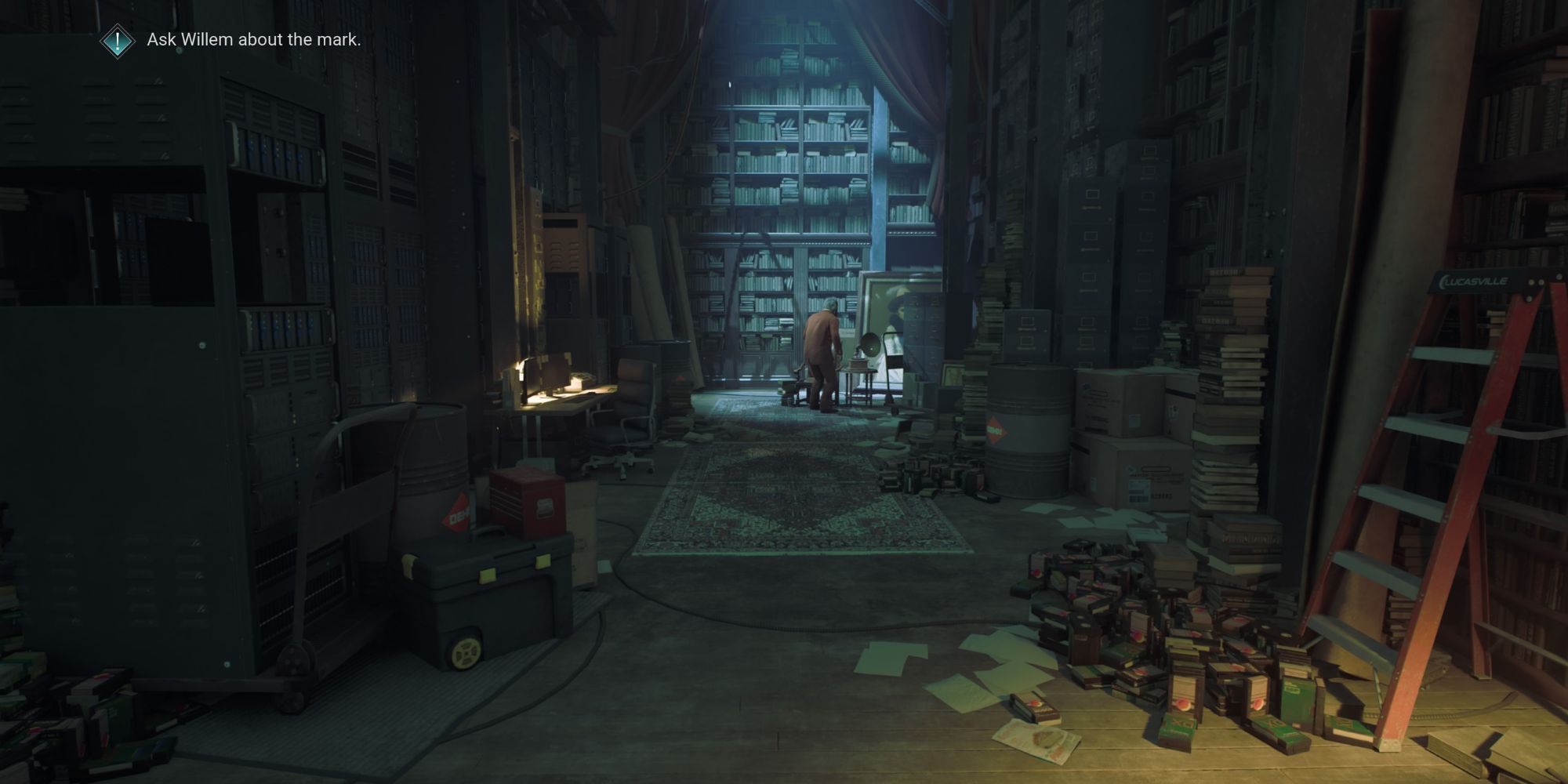Select the 'Ask Willem about the mark' objective
This screenshot has height=784, width=1568.
point(254,40)
